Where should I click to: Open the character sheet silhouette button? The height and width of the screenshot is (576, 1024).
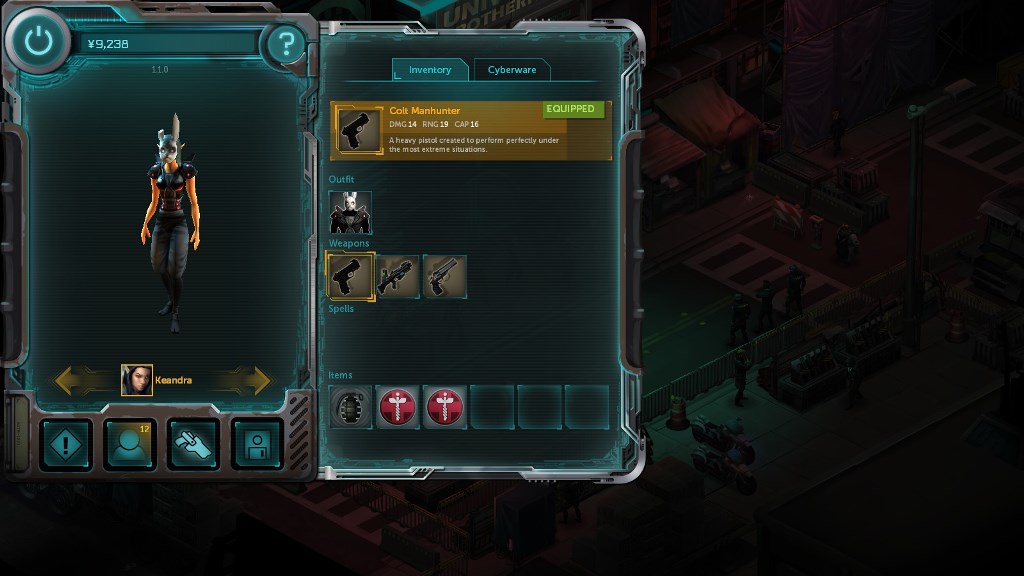coord(130,444)
